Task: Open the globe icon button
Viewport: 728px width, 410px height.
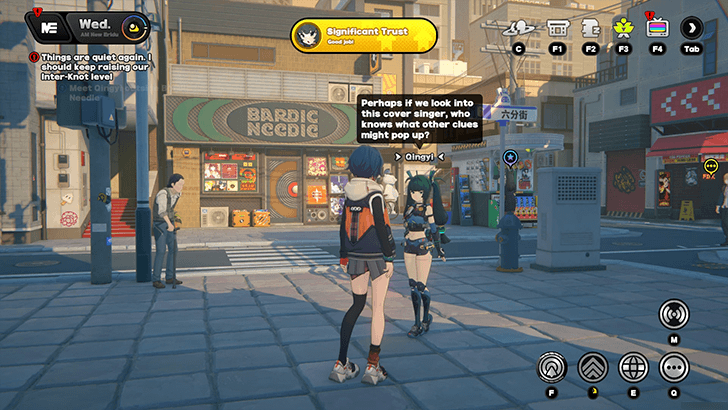Action: [x=633, y=367]
